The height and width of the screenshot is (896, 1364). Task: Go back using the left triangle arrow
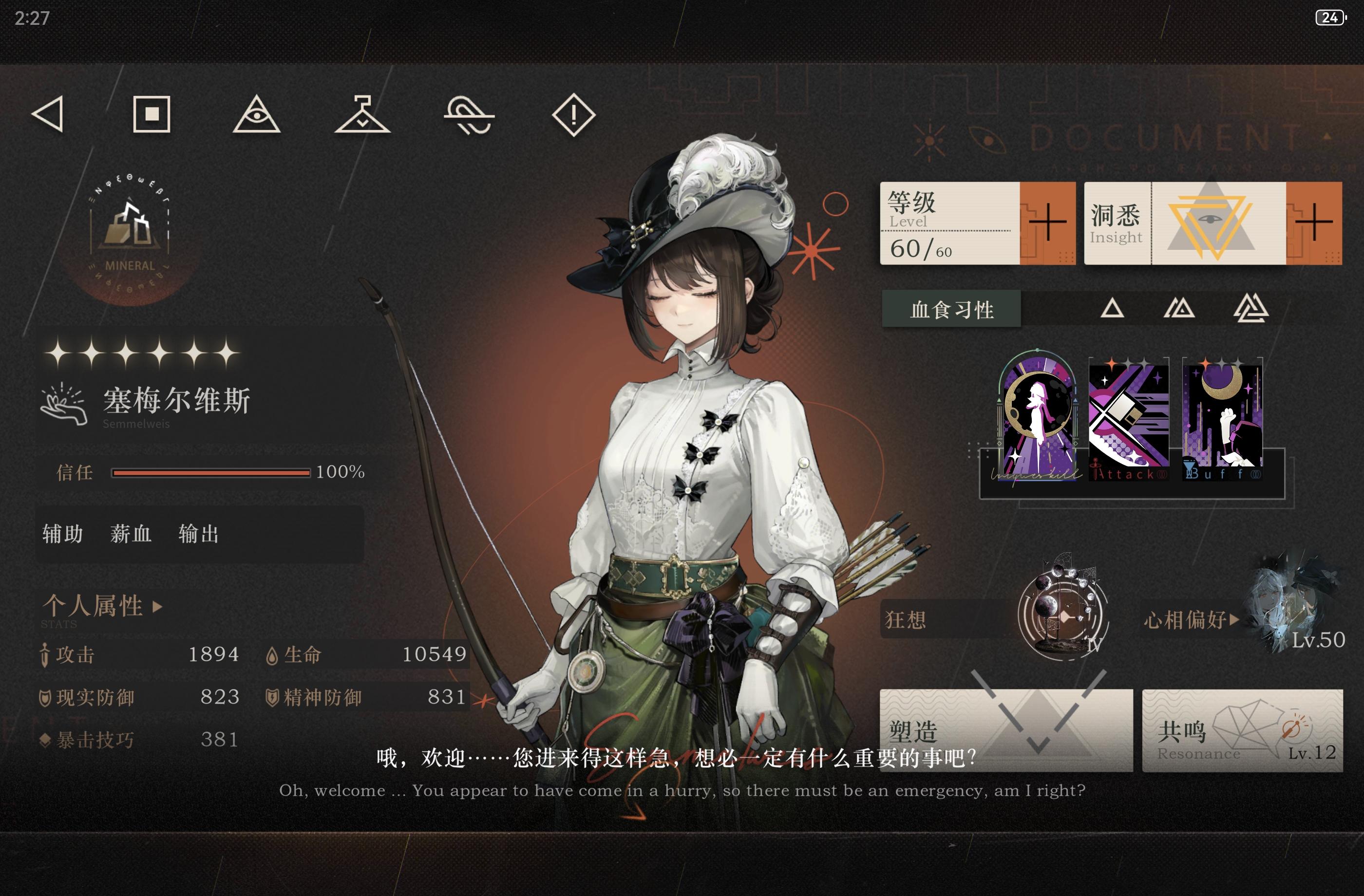pos(48,114)
